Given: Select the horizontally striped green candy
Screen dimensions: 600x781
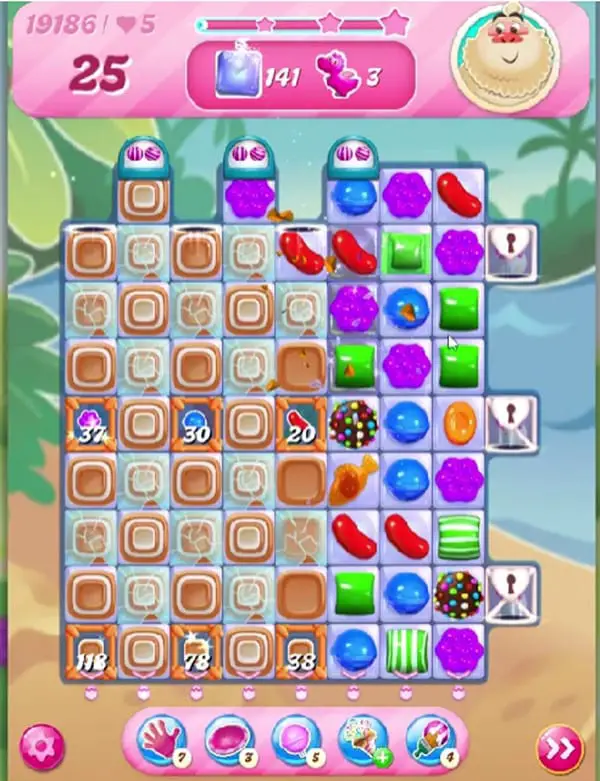Looking at the screenshot, I should pyautogui.click(x=459, y=535).
